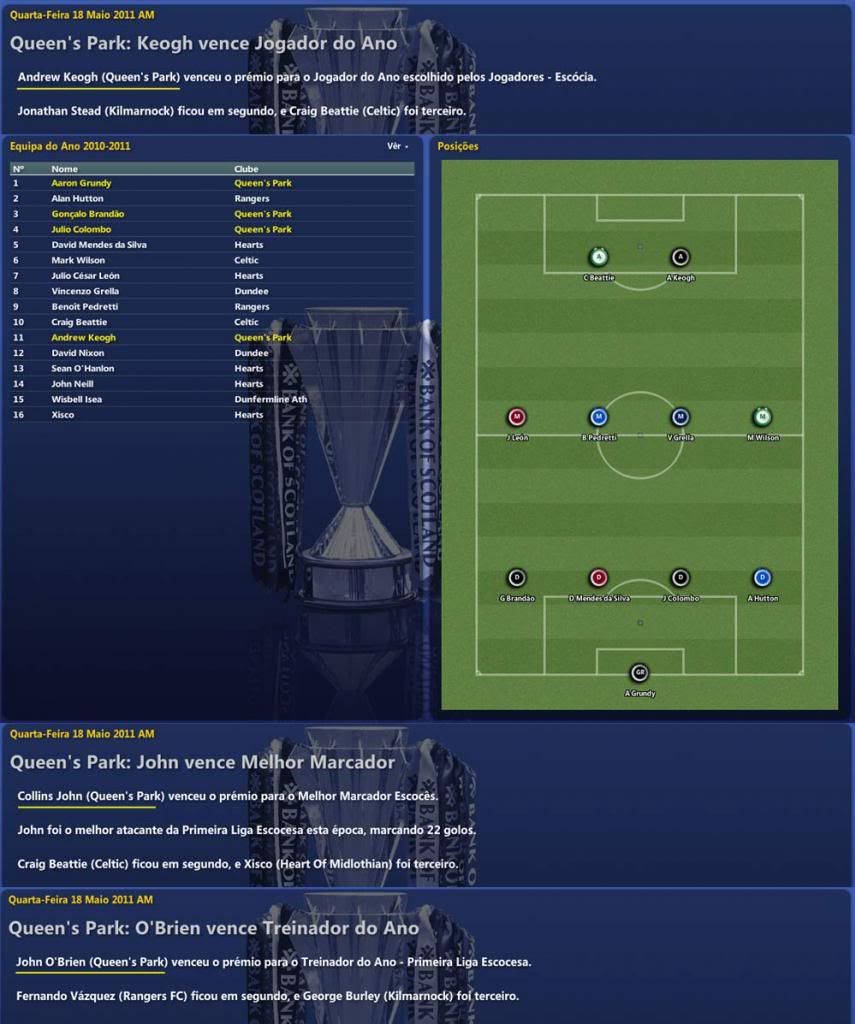Image resolution: width=855 pixels, height=1024 pixels.
Task: Click C Beattie striker icon on pitch
Action: pyautogui.click(x=598, y=257)
